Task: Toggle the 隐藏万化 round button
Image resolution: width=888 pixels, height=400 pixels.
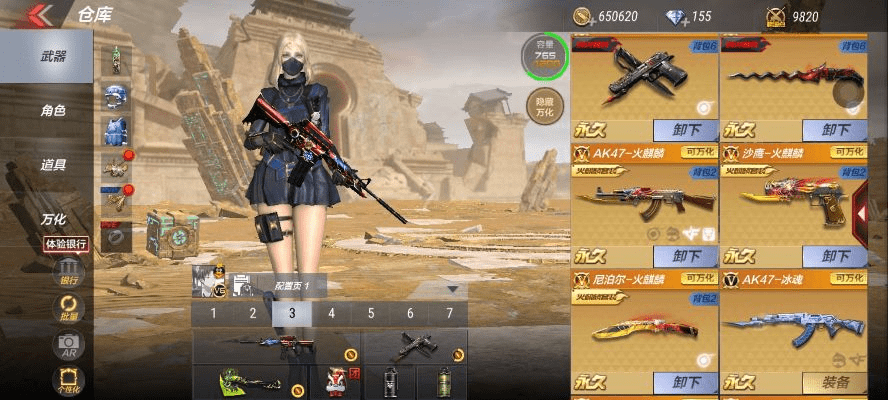Action: 544,107
